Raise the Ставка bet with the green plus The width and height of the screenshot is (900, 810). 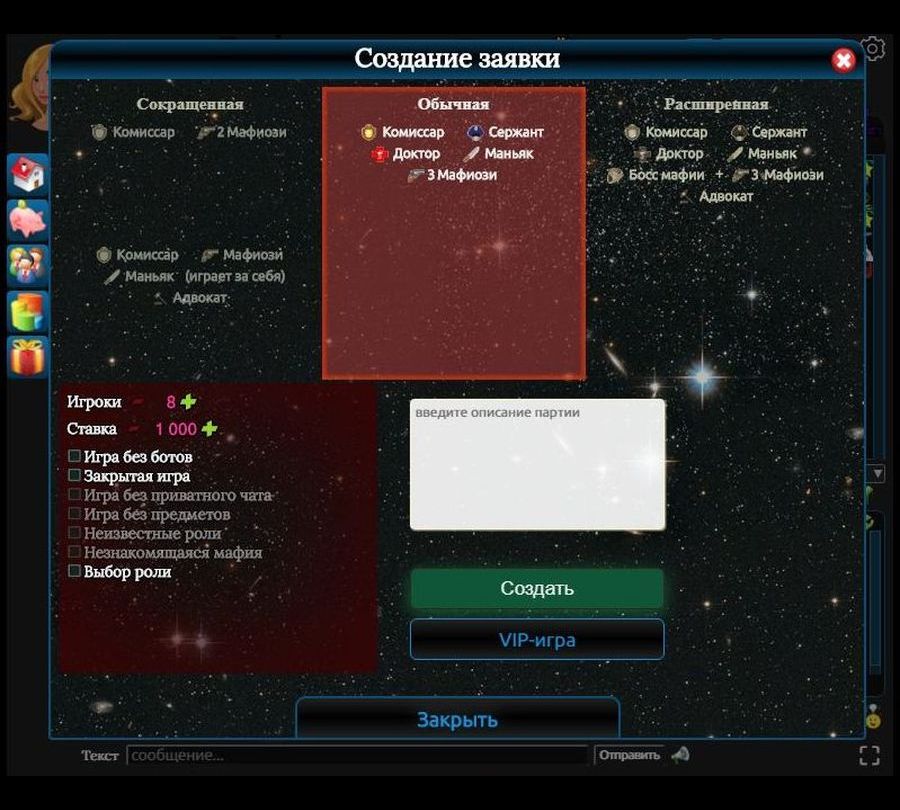pos(209,429)
